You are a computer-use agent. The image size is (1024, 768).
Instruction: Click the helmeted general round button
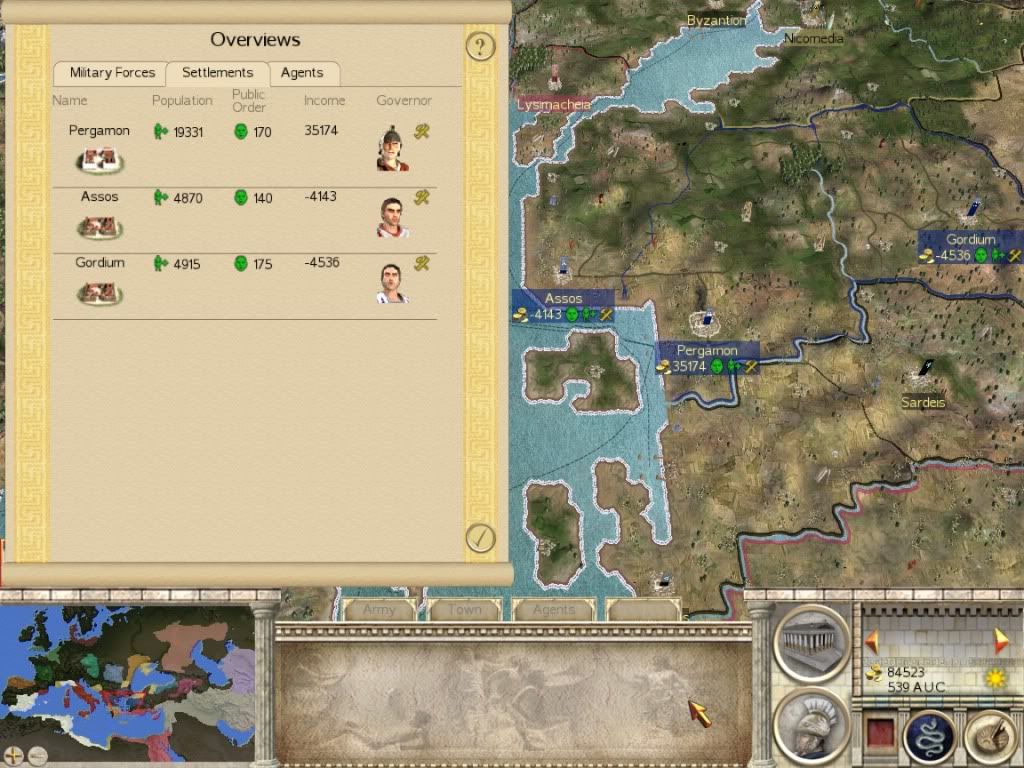pyautogui.click(x=811, y=725)
